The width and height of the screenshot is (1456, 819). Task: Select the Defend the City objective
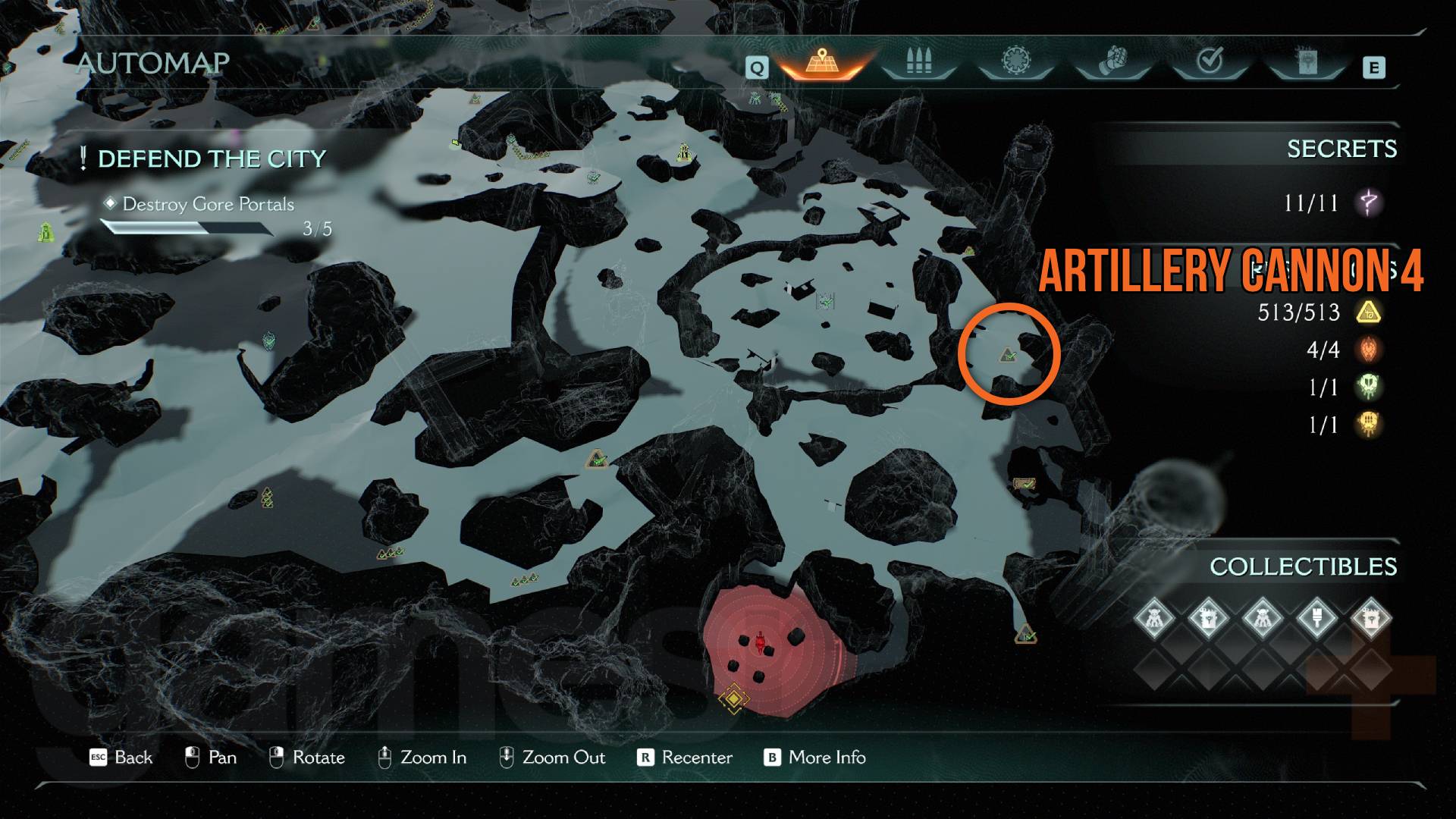point(212,159)
